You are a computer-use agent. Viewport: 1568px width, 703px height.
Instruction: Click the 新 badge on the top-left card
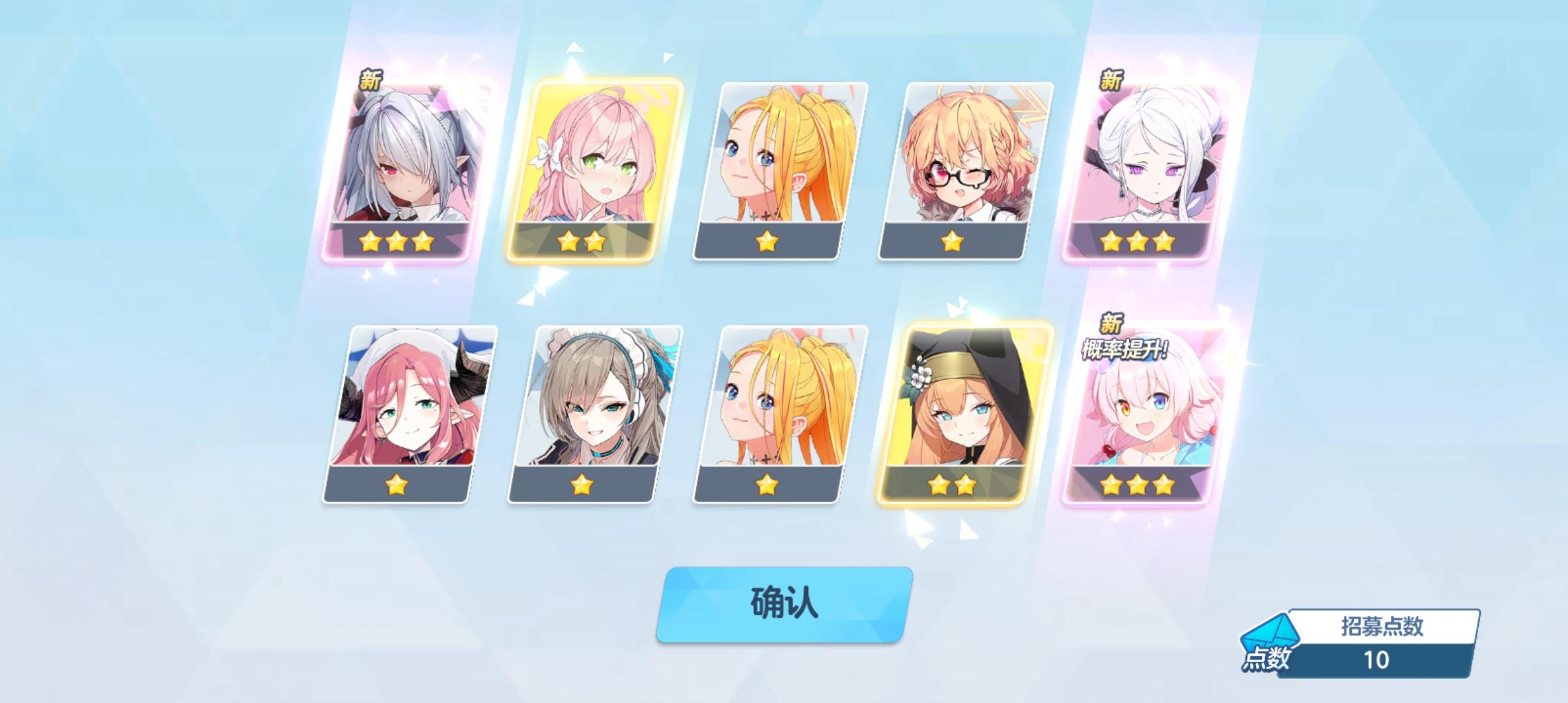tap(371, 79)
